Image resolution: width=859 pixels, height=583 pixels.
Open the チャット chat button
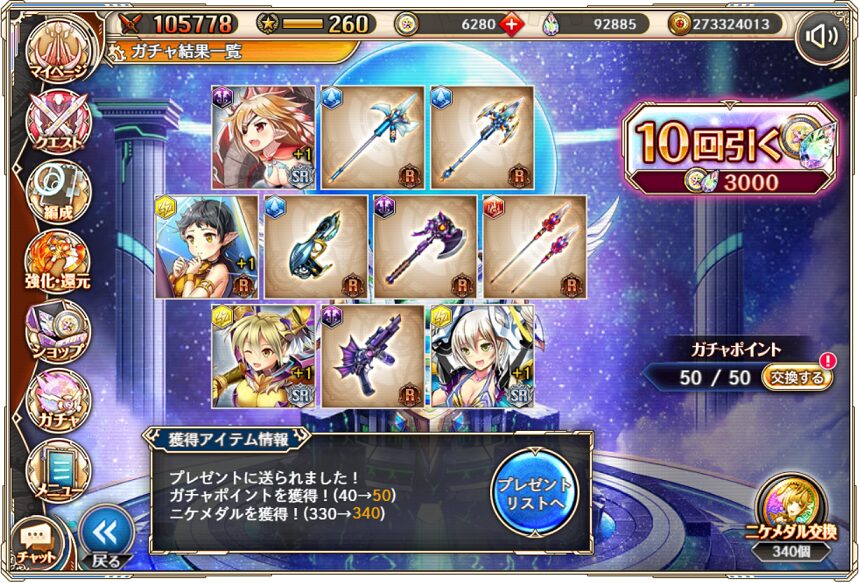point(37,545)
